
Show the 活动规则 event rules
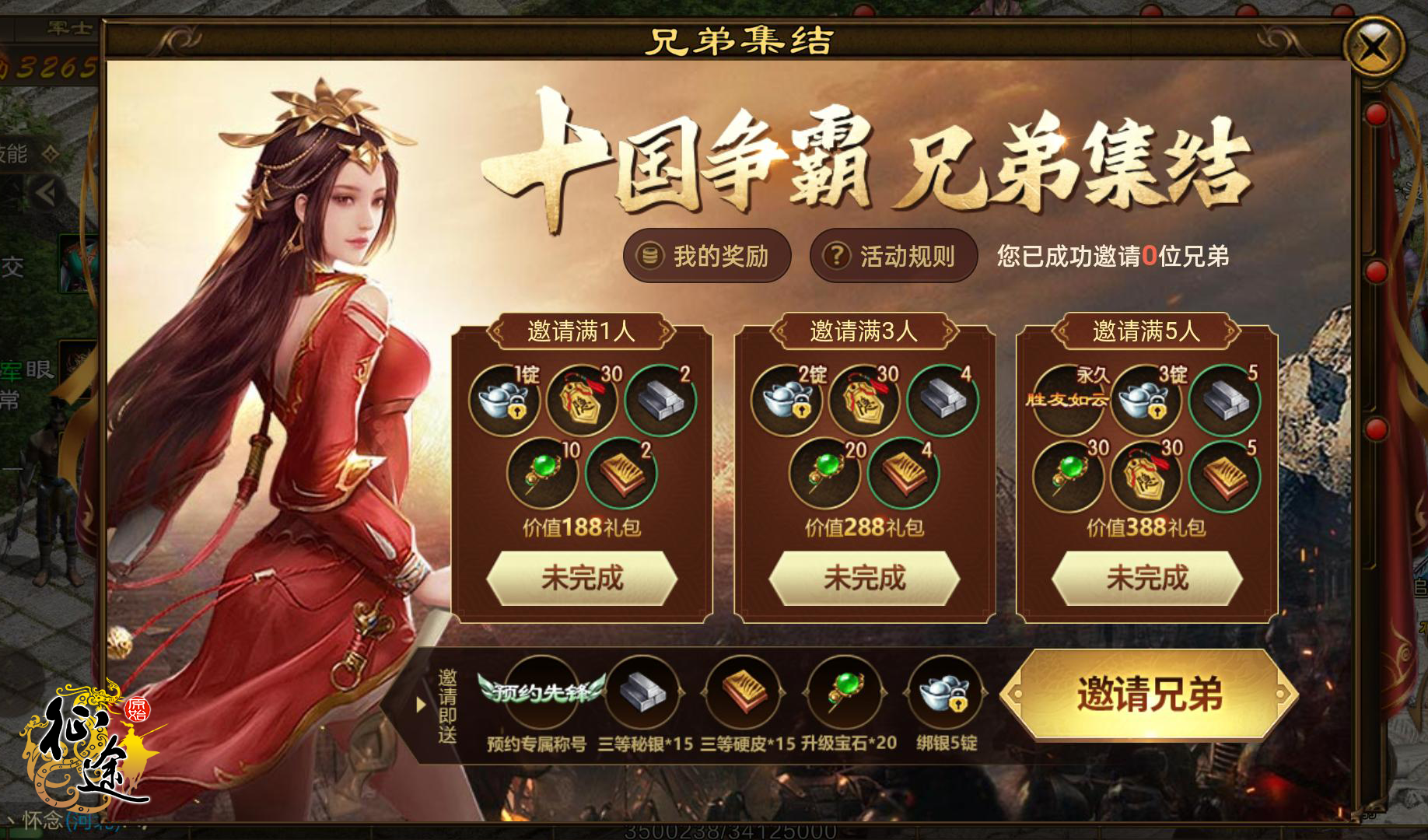[893, 256]
